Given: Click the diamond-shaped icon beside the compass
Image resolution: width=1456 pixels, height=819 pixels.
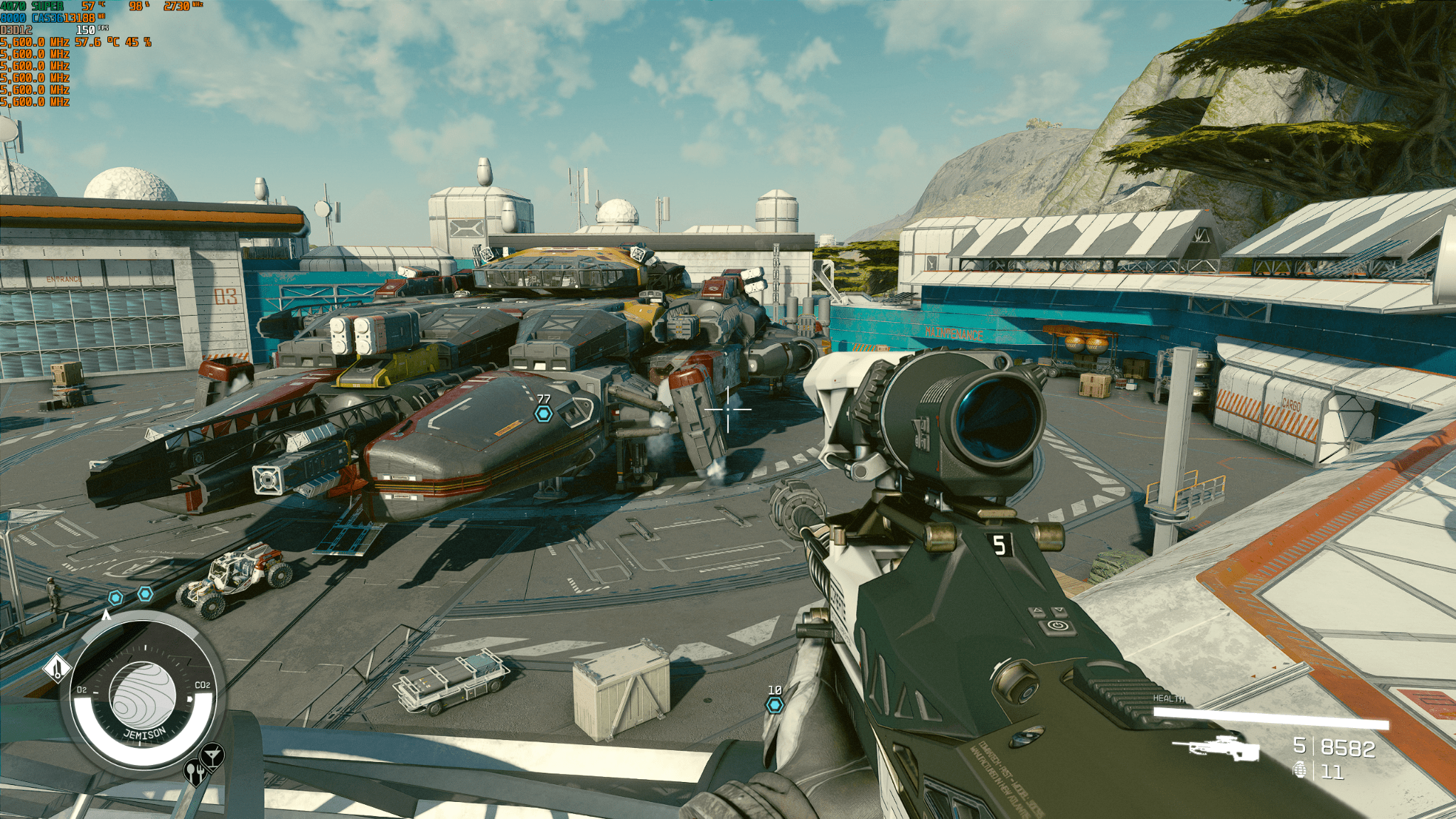Looking at the screenshot, I should click(57, 668).
